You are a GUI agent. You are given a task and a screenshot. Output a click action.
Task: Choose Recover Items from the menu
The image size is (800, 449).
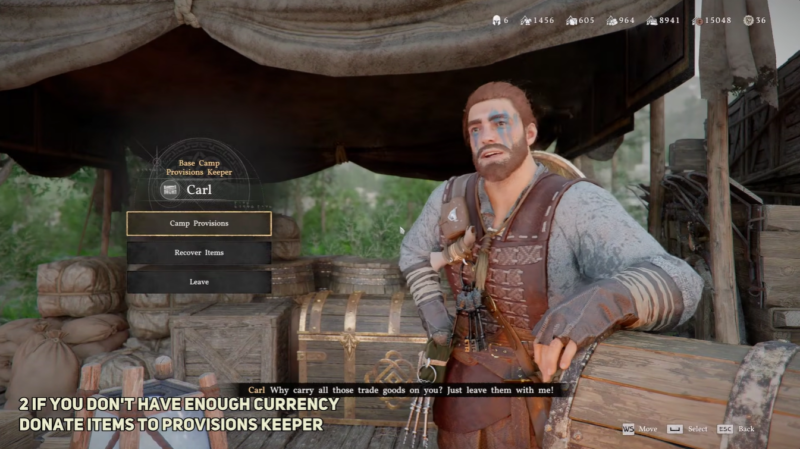pyautogui.click(x=199, y=253)
